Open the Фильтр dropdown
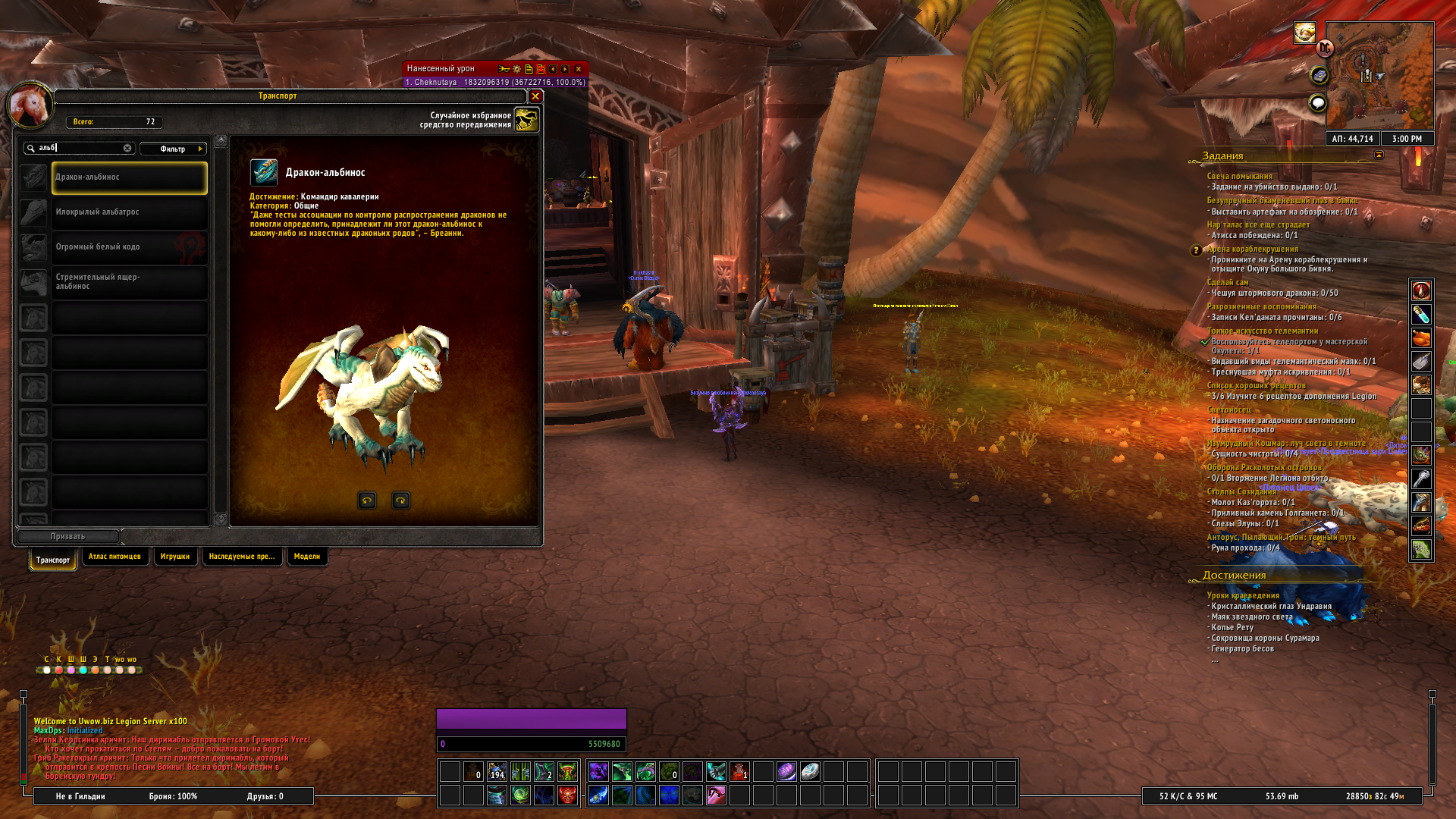1456x819 pixels. pyautogui.click(x=174, y=149)
